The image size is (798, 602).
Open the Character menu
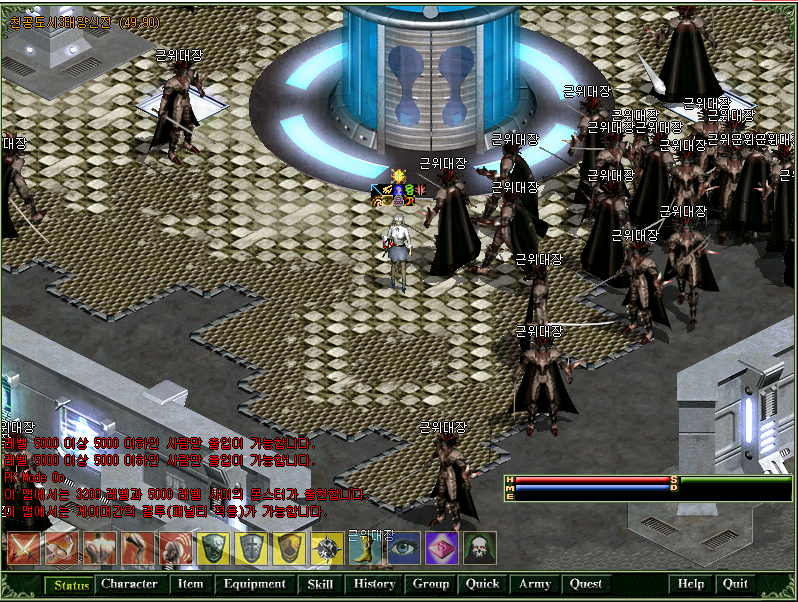(129, 584)
